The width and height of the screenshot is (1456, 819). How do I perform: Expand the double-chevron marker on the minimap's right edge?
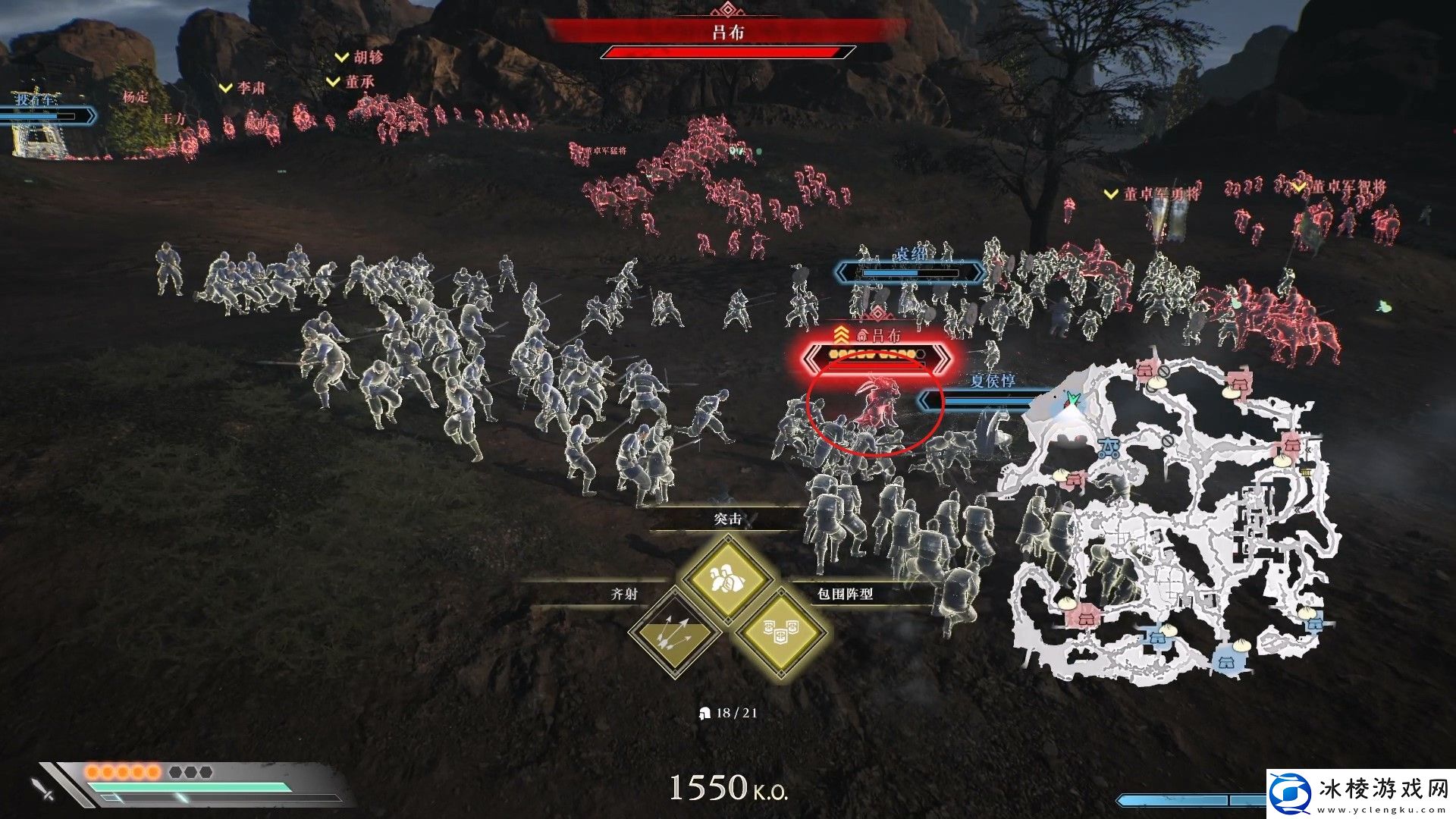[1307, 449]
